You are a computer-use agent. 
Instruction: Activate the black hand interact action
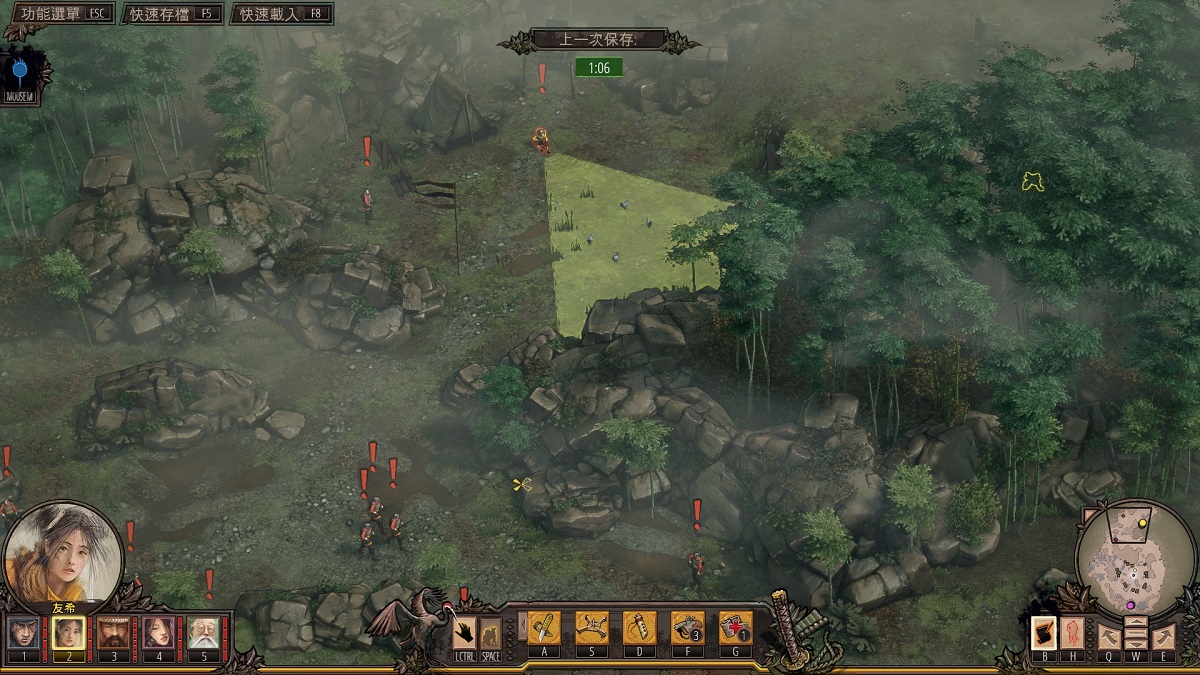[x=464, y=632]
